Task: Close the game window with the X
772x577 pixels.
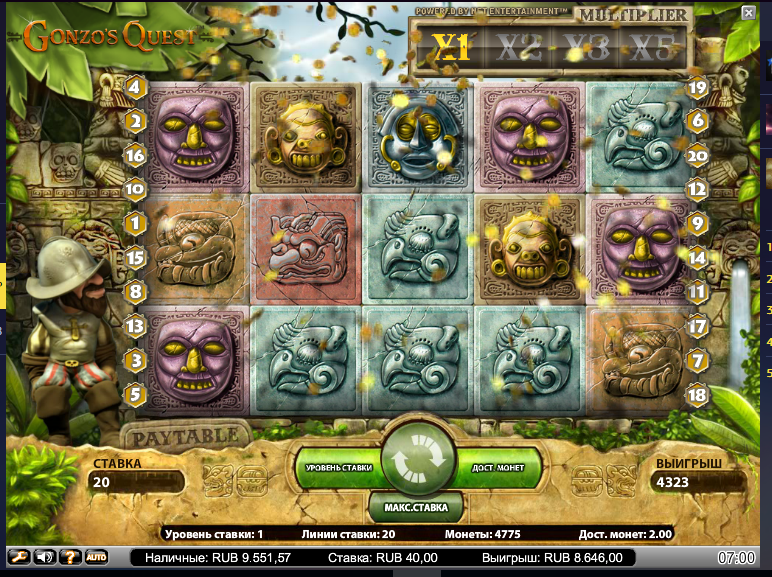Action: tap(748, 12)
